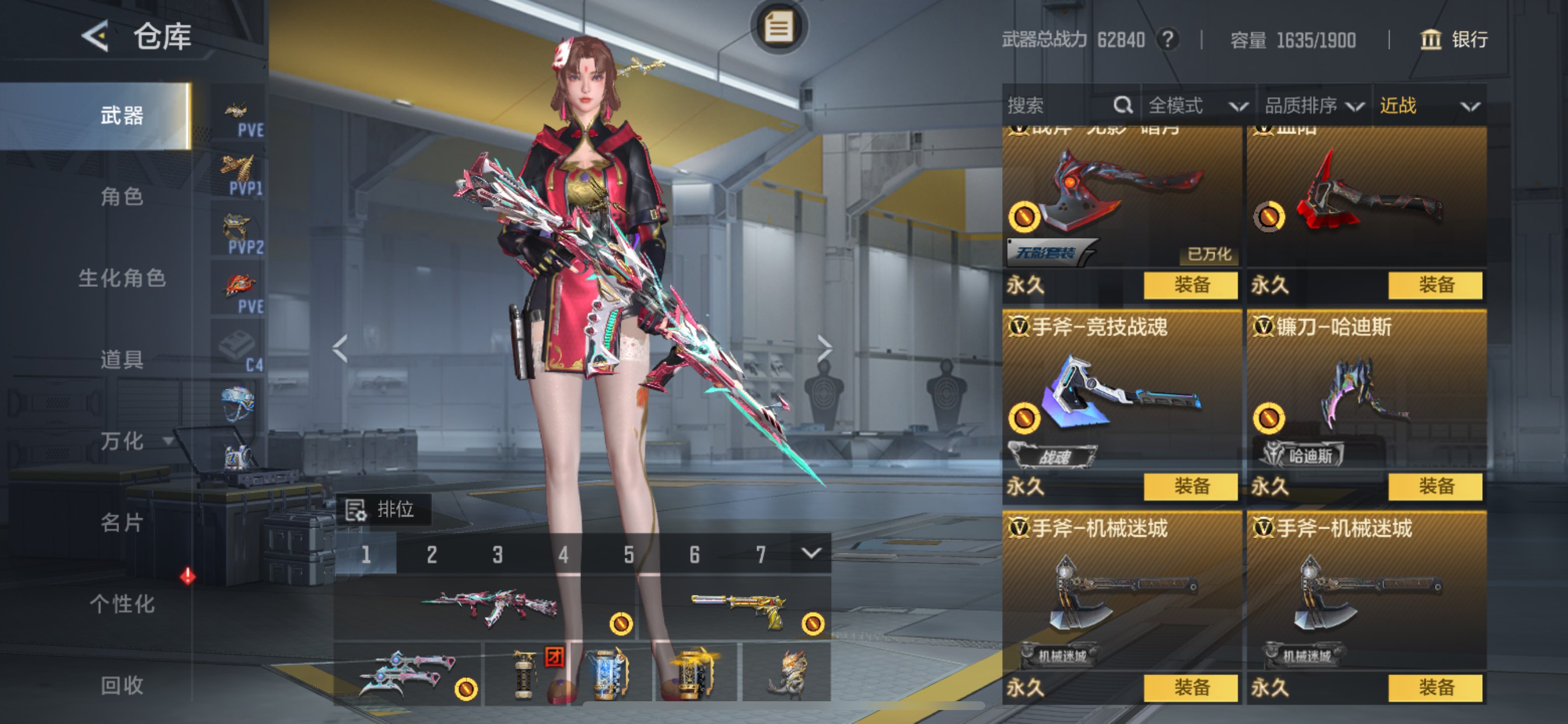The image size is (1568, 724).
Task: Select the golden pistol secondary weapon slot
Action: point(737,609)
